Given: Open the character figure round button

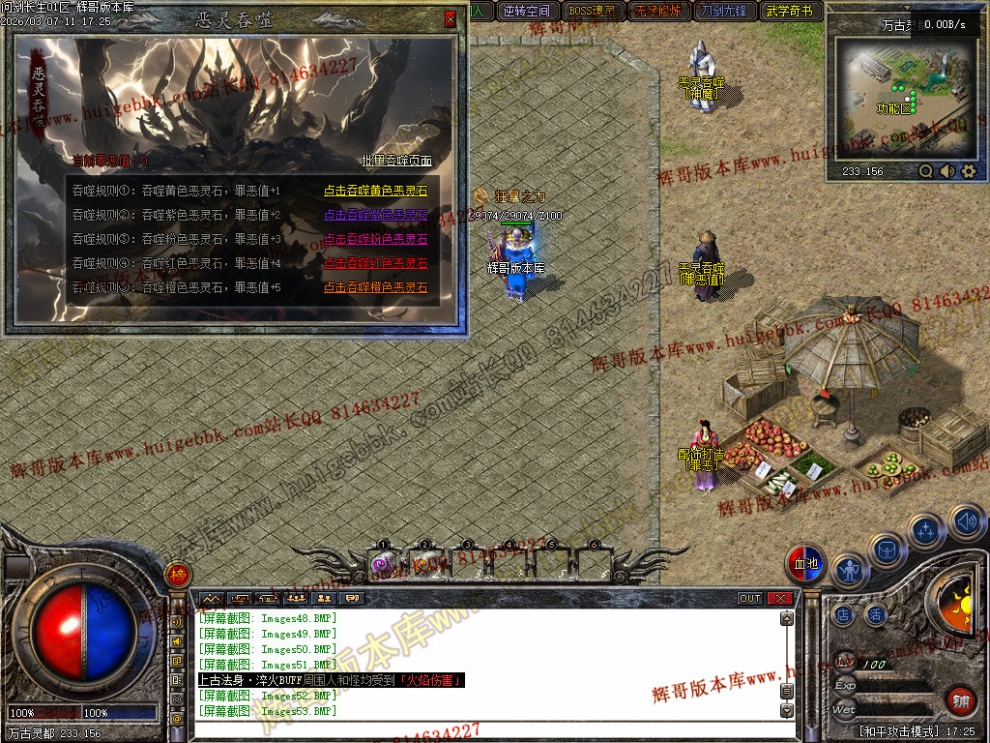Looking at the screenshot, I should [849, 572].
